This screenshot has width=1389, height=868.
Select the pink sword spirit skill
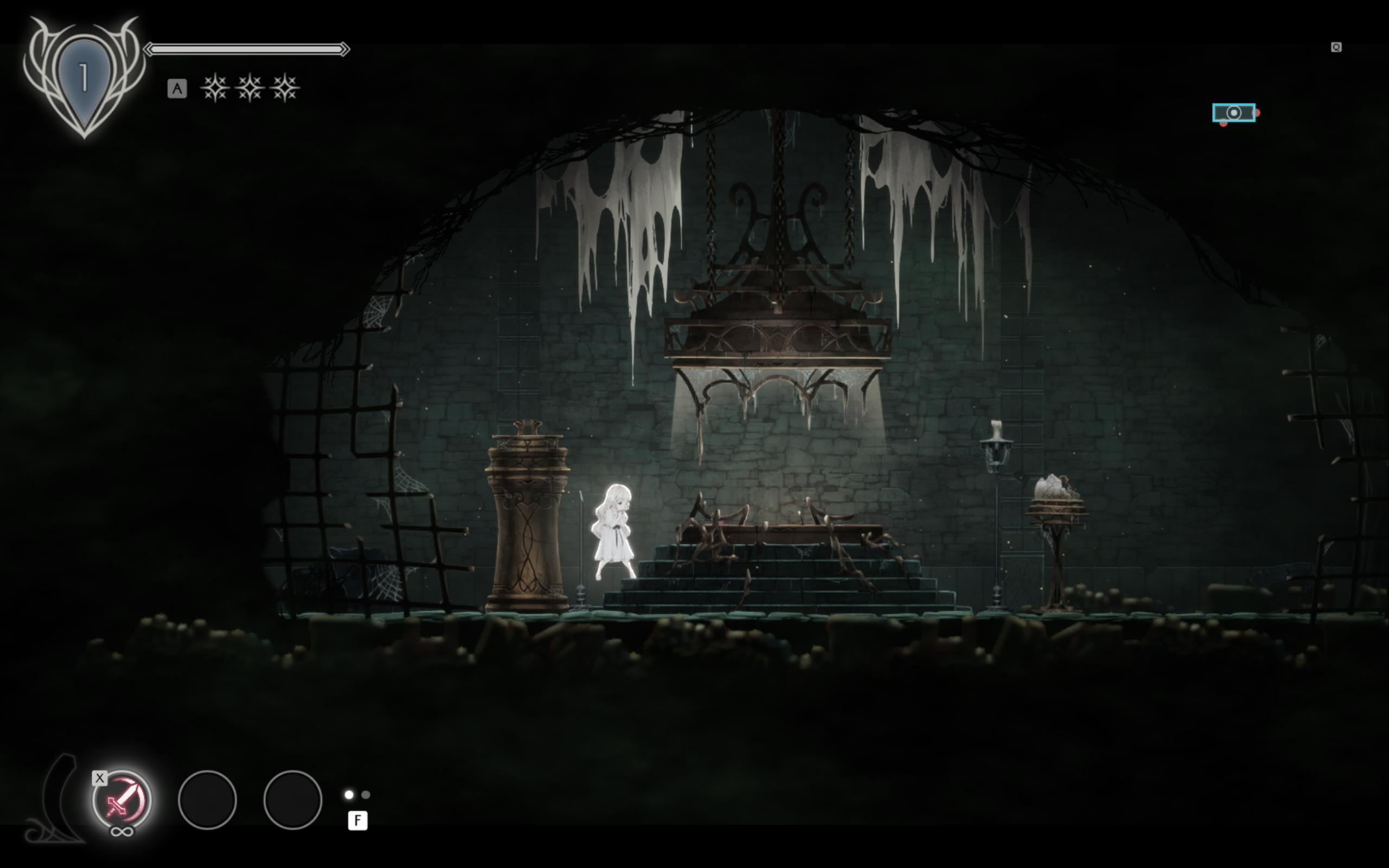[121, 799]
